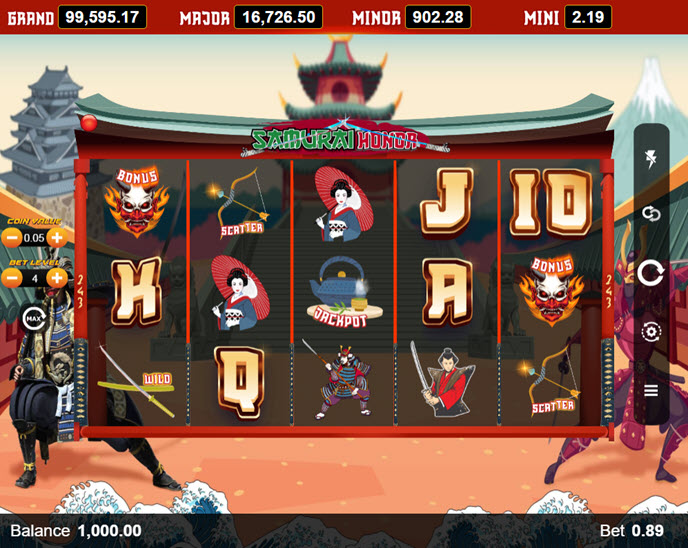Spin the reels with the circular arrow

tap(651, 272)
